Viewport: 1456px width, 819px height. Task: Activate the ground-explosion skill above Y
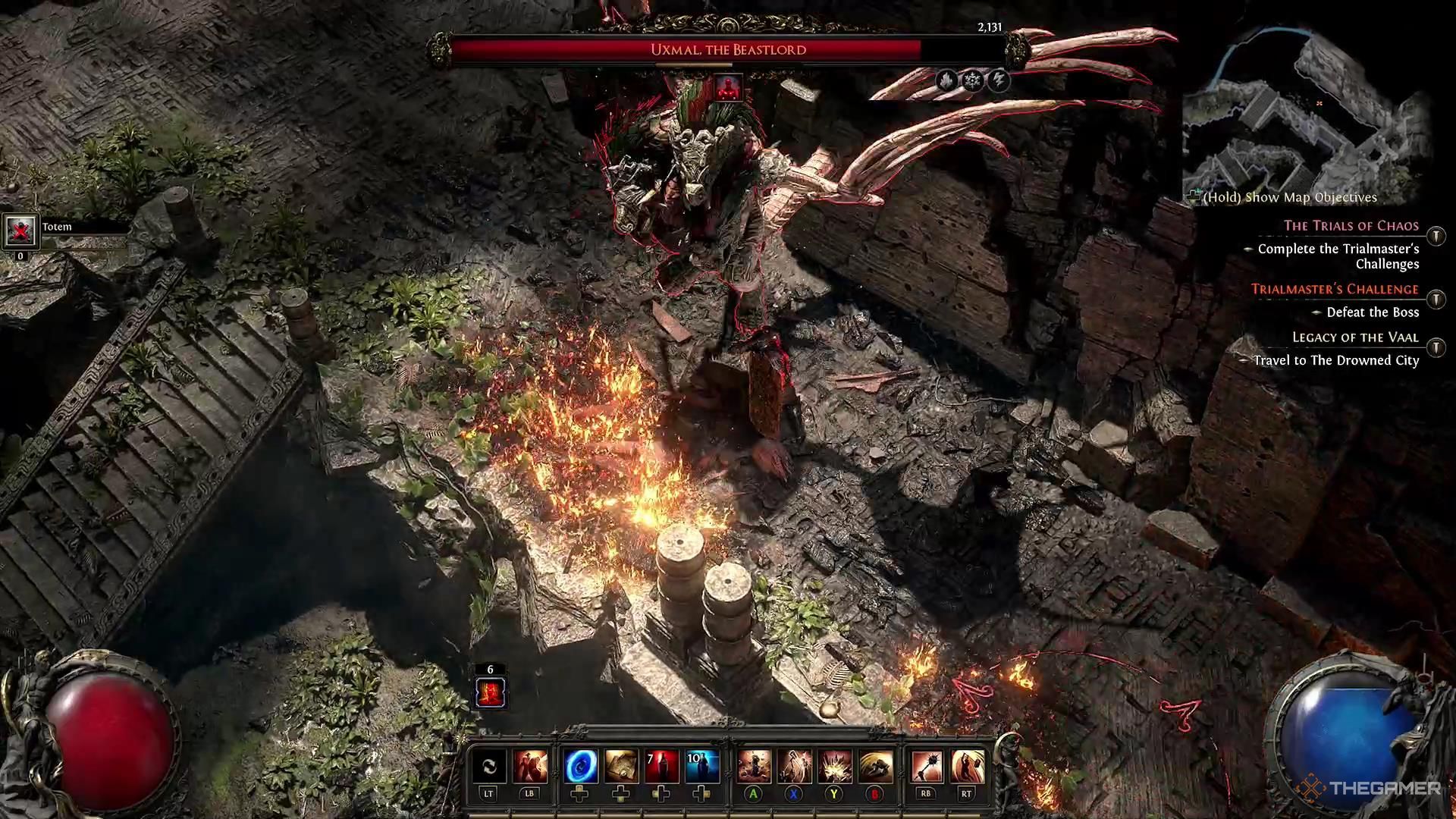click(834, 767)
